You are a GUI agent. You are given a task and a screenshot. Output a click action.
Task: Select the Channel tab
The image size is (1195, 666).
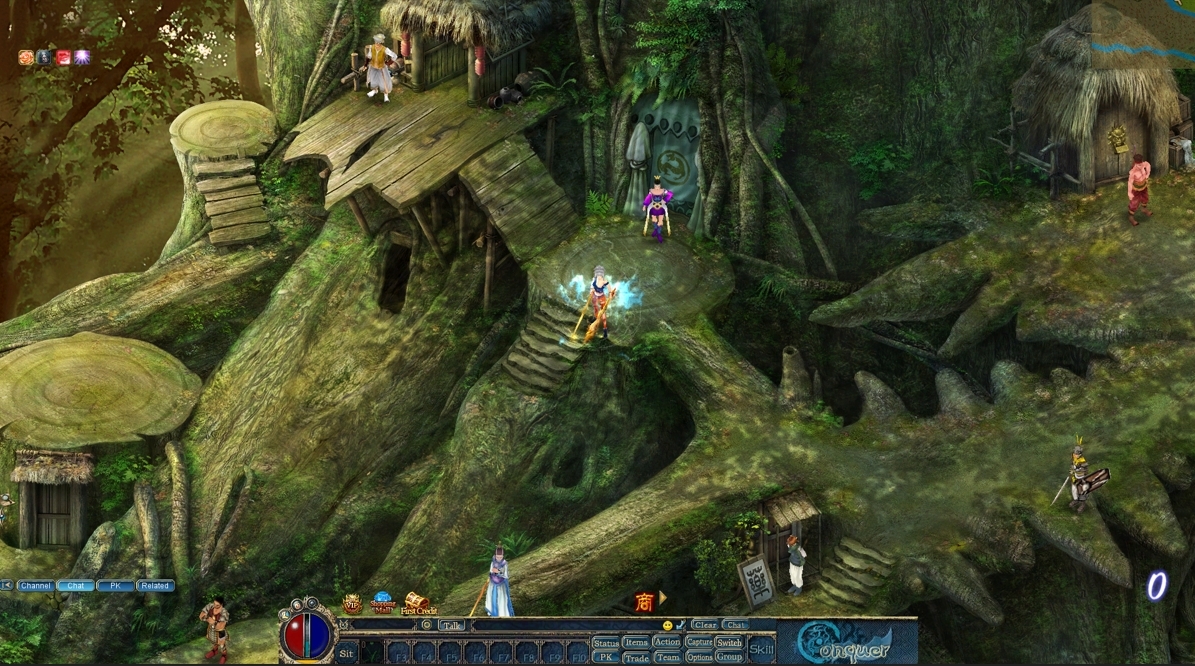point(36,586)
